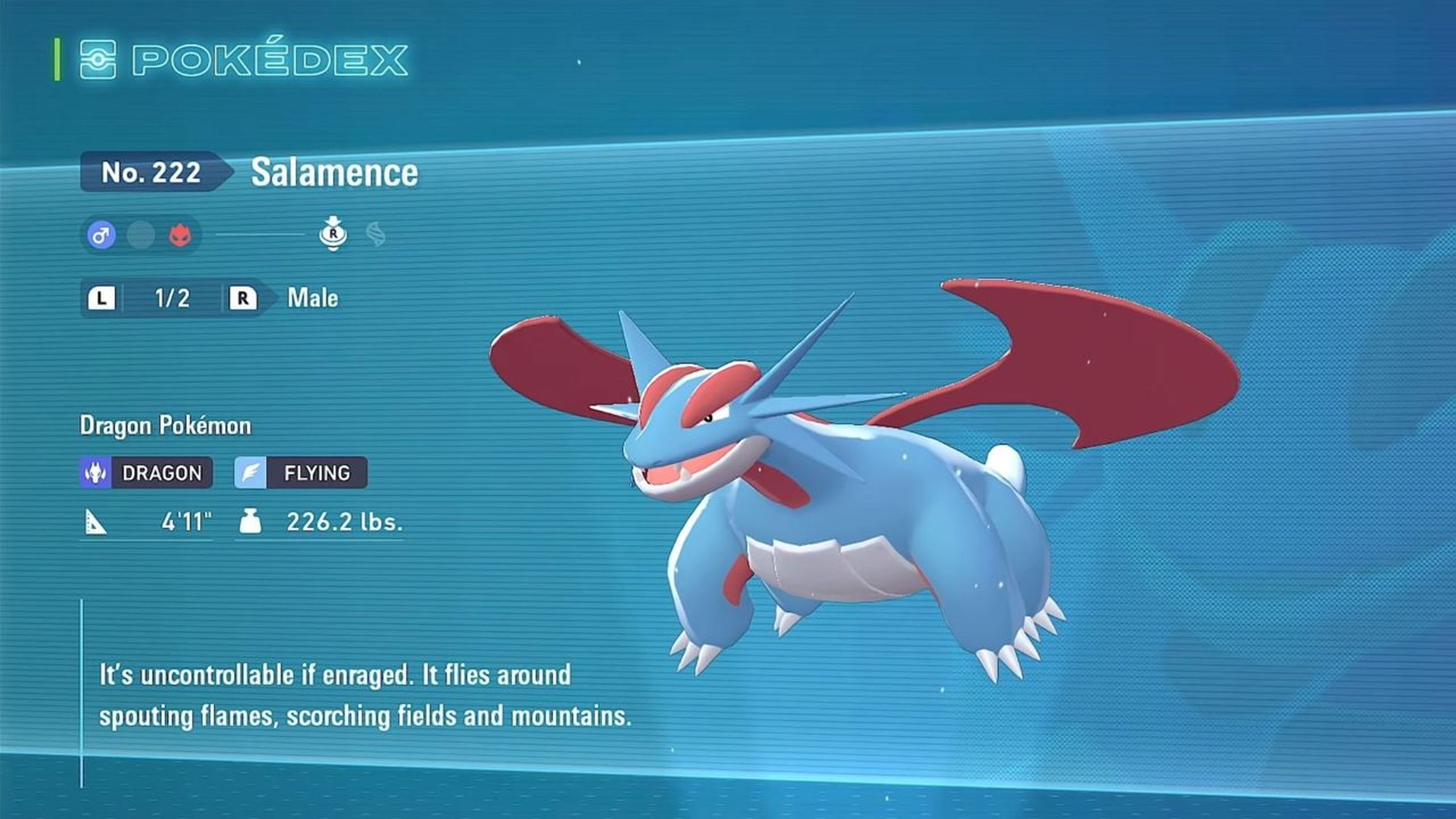Click the 1/2 page progress indicator
The width and height of the screenshot is (1456, 819).
(x=164, y=298)
